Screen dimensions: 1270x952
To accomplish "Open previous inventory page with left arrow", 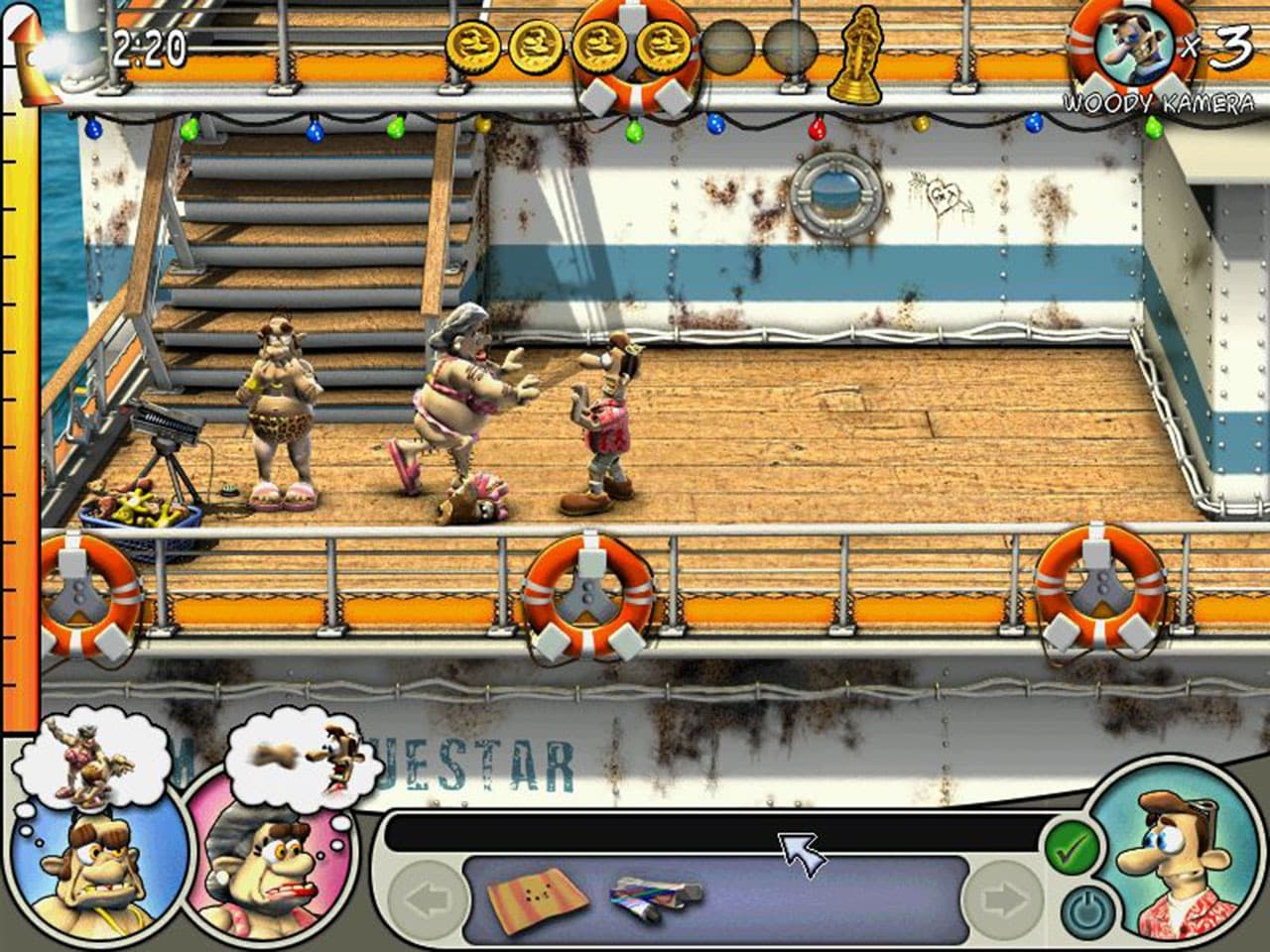I will pos(427,897).
